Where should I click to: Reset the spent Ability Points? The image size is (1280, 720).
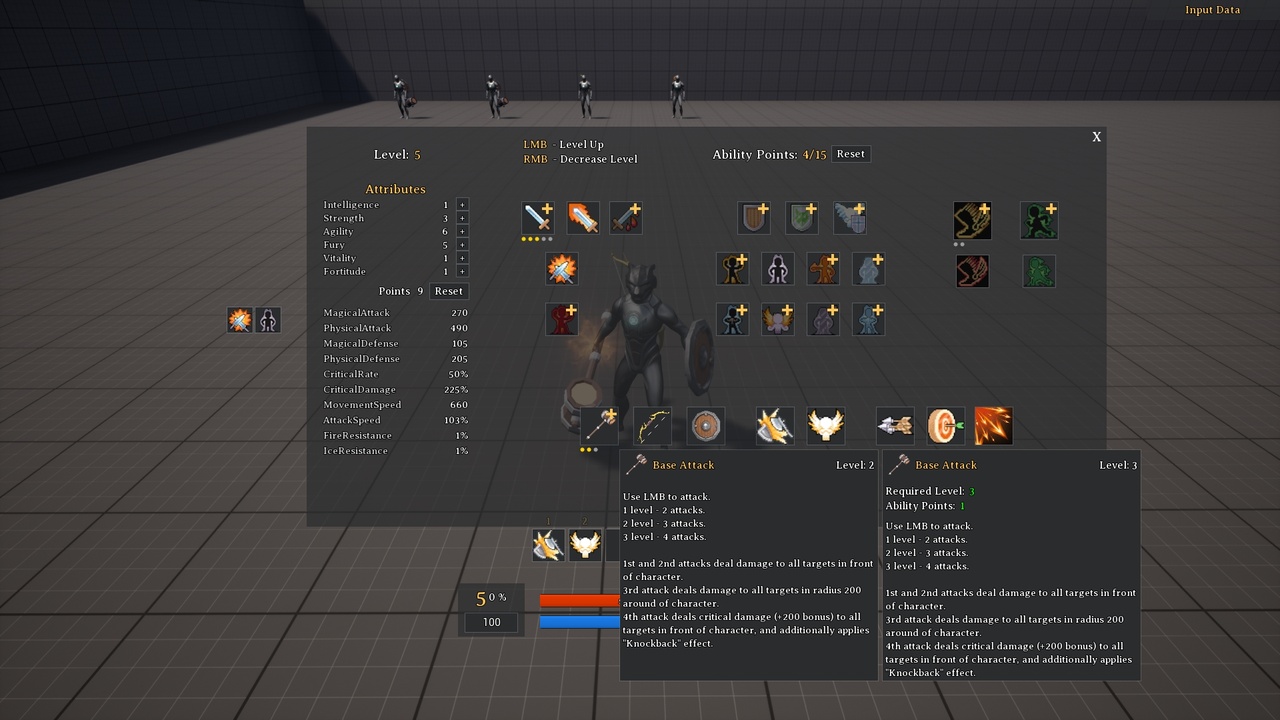tap(850, 154)
